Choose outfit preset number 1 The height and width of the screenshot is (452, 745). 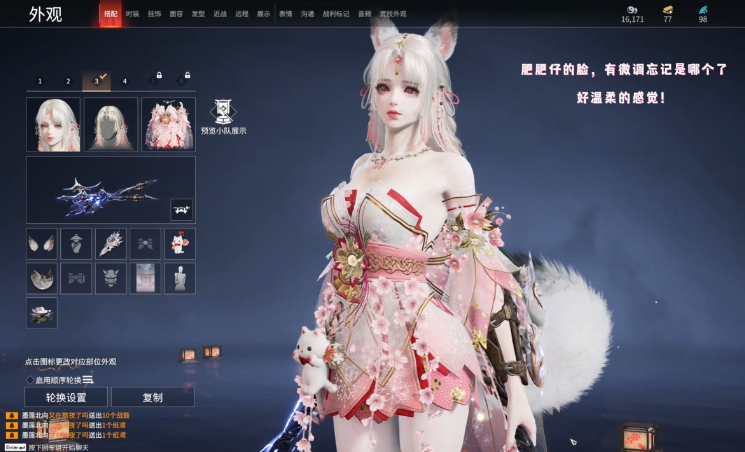pyautogui.click(x=40, y=81)
